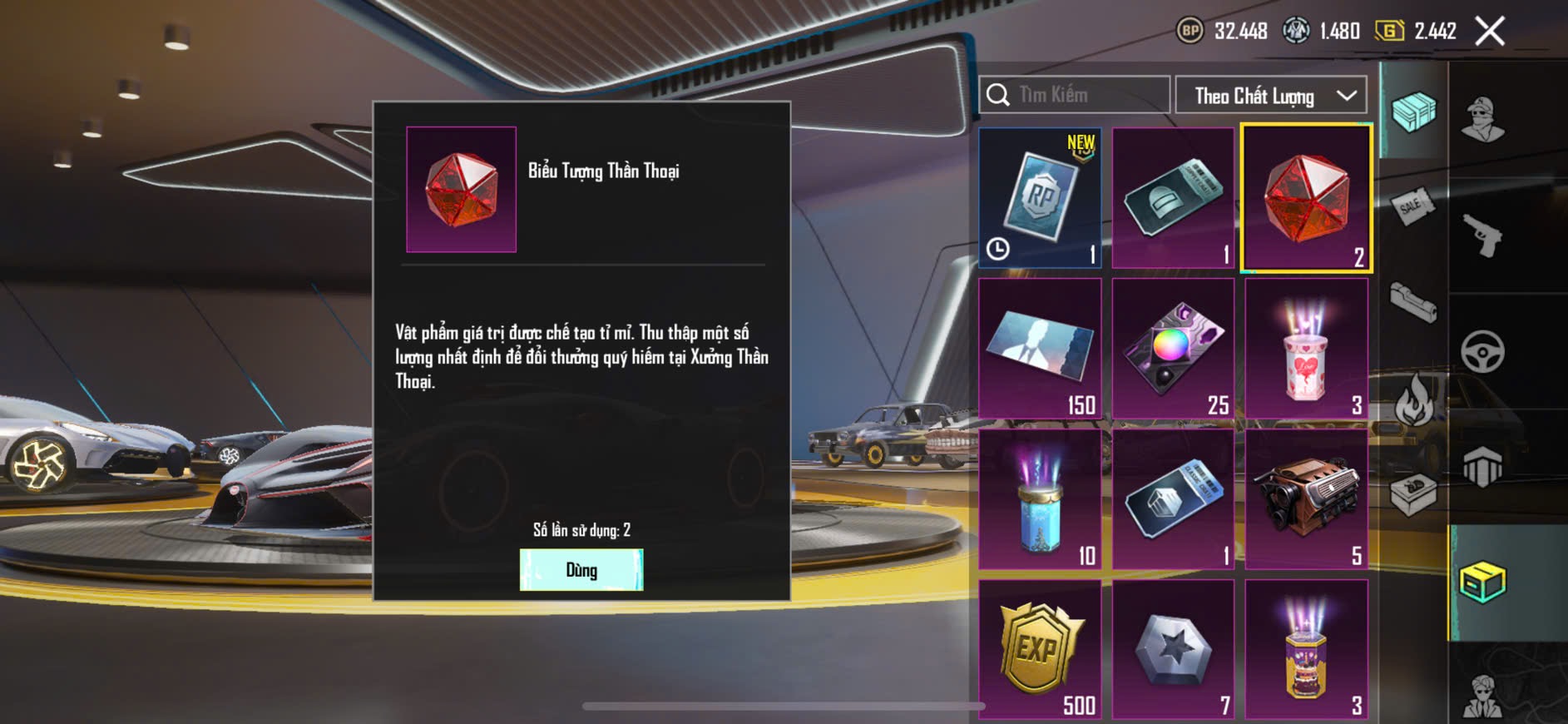
Task: Select the EXP badge item slot
Action: [x=1040, y=649]
